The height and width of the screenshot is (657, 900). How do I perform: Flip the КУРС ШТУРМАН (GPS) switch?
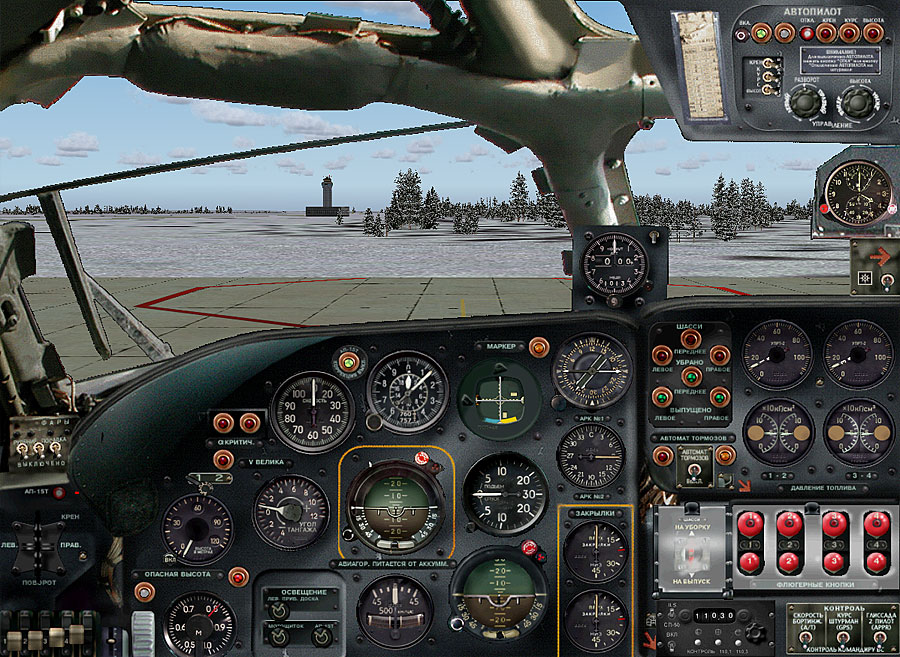click(x=843, y=637)
